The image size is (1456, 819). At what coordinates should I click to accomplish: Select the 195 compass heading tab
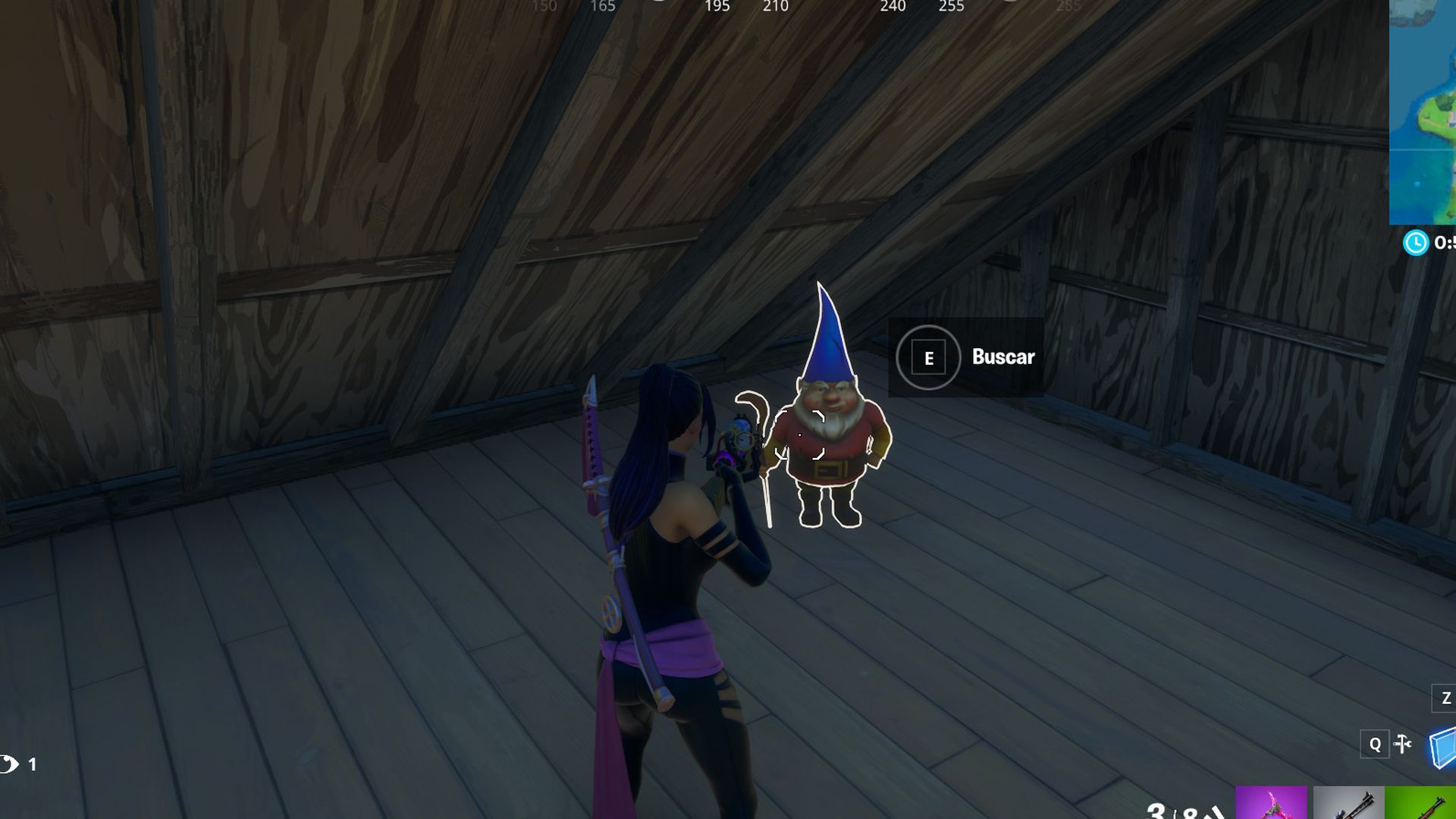pyautogui.click(x=717, y=6)
